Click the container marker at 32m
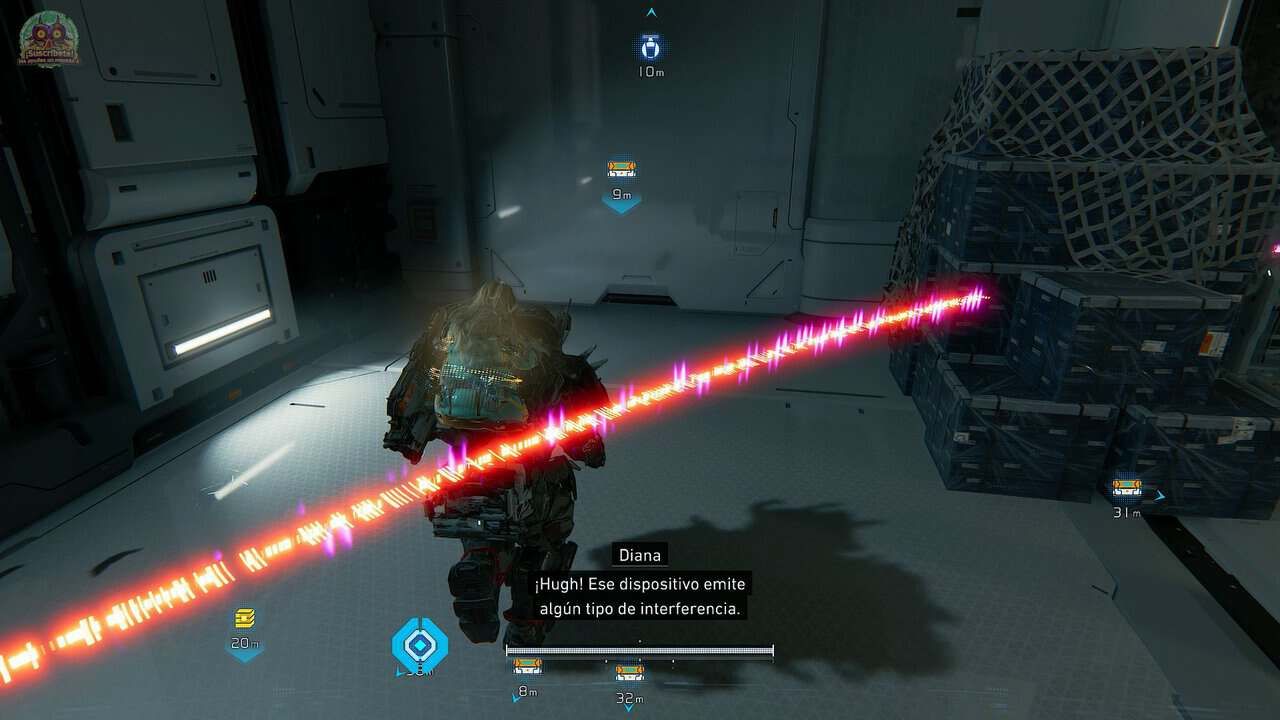The height and width of the screenshot is (720, 1280). pos(629,673)
